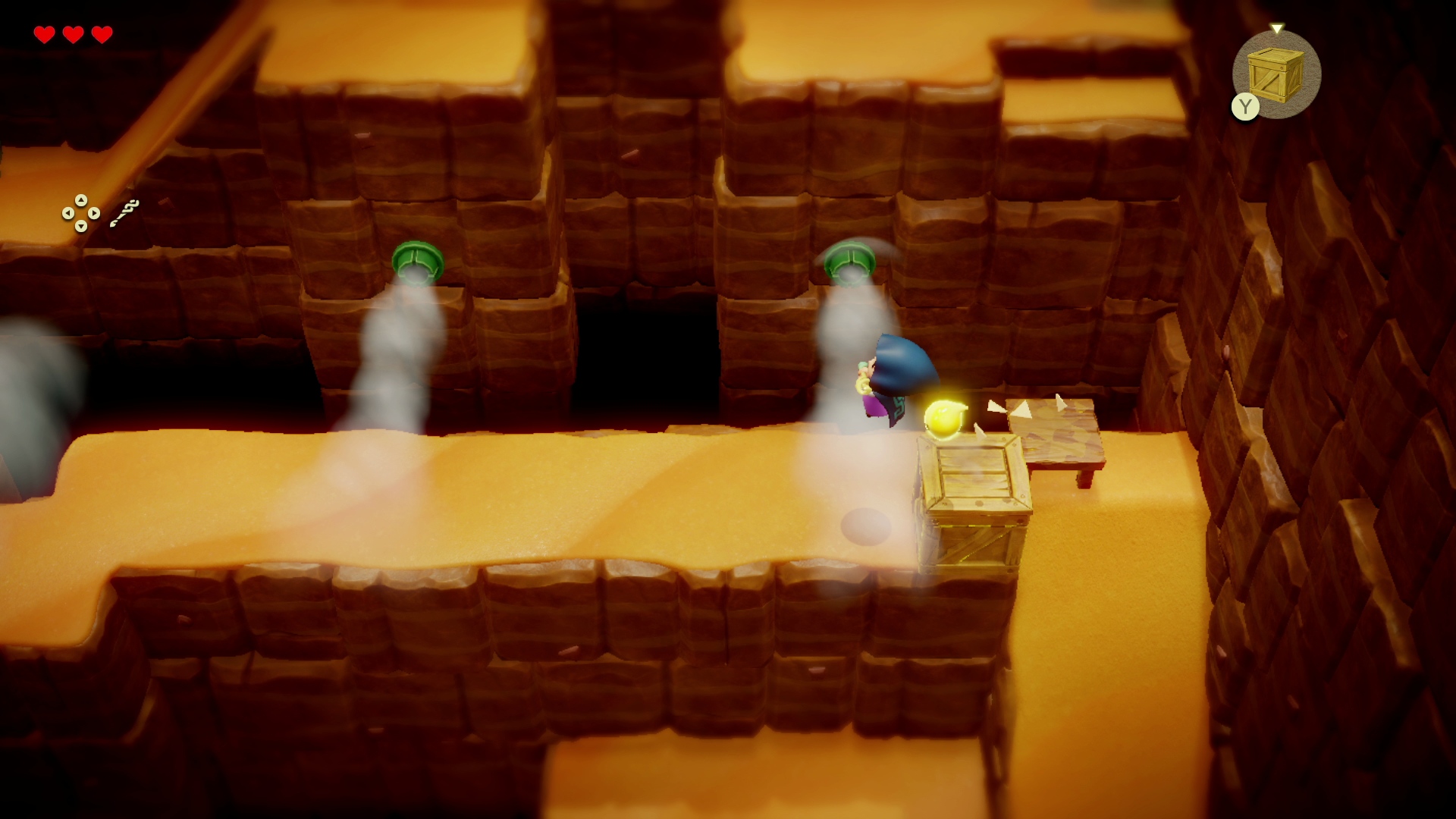The image size is (1456, 819).
Task: Expand the right arrow on the d-pad indicator
Action: (94, 213)
